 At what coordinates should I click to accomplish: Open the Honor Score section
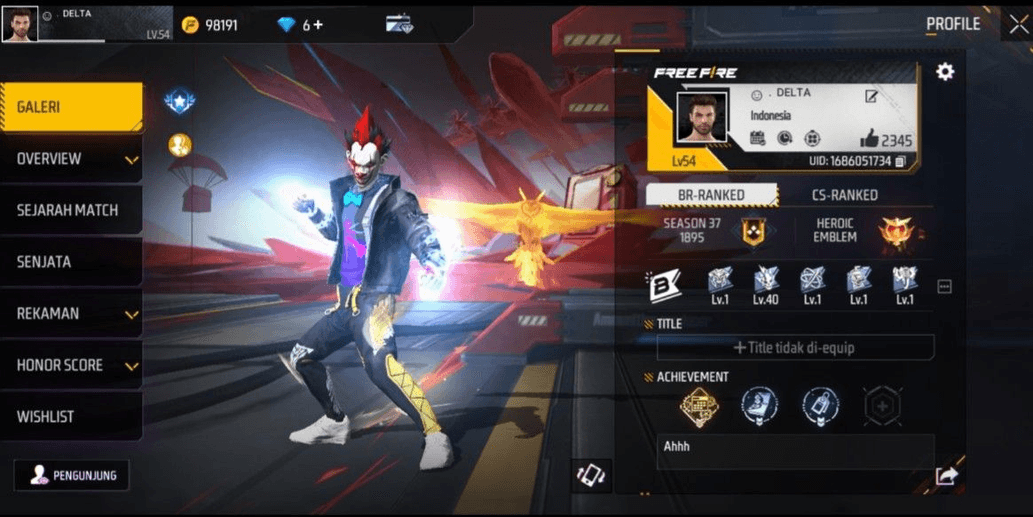[x=70, y=366]
